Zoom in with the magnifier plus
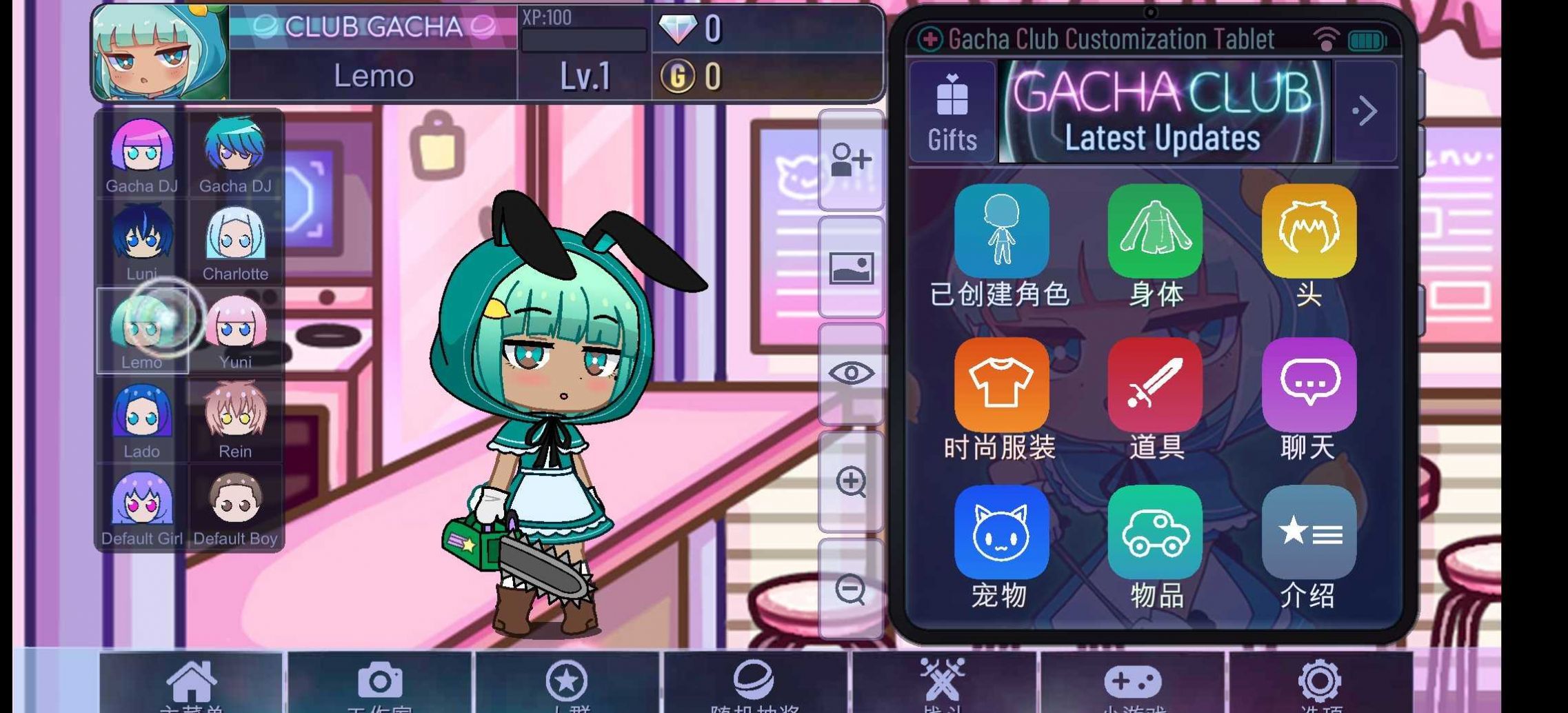Image resolution: width=1568 pixels, height=713 pixels. tap(851, 481)
